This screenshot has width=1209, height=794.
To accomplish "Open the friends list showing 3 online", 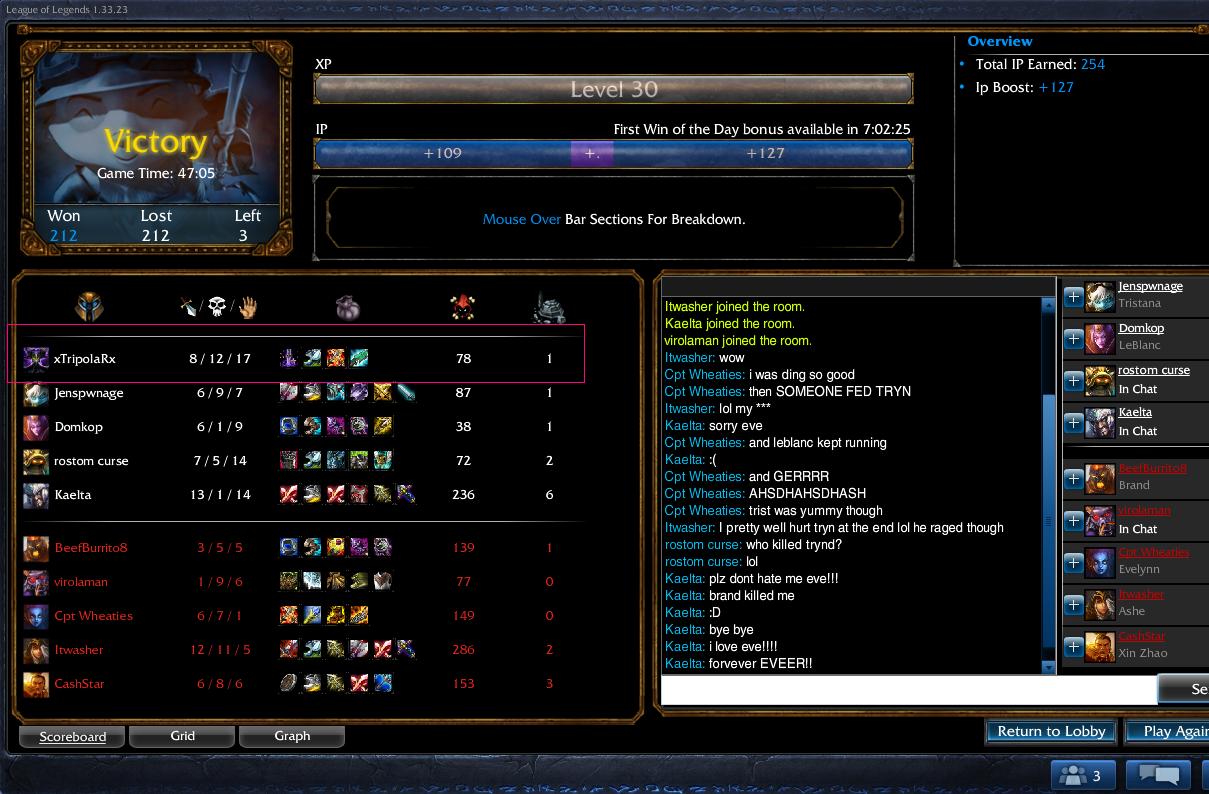I will point(1083,775).
